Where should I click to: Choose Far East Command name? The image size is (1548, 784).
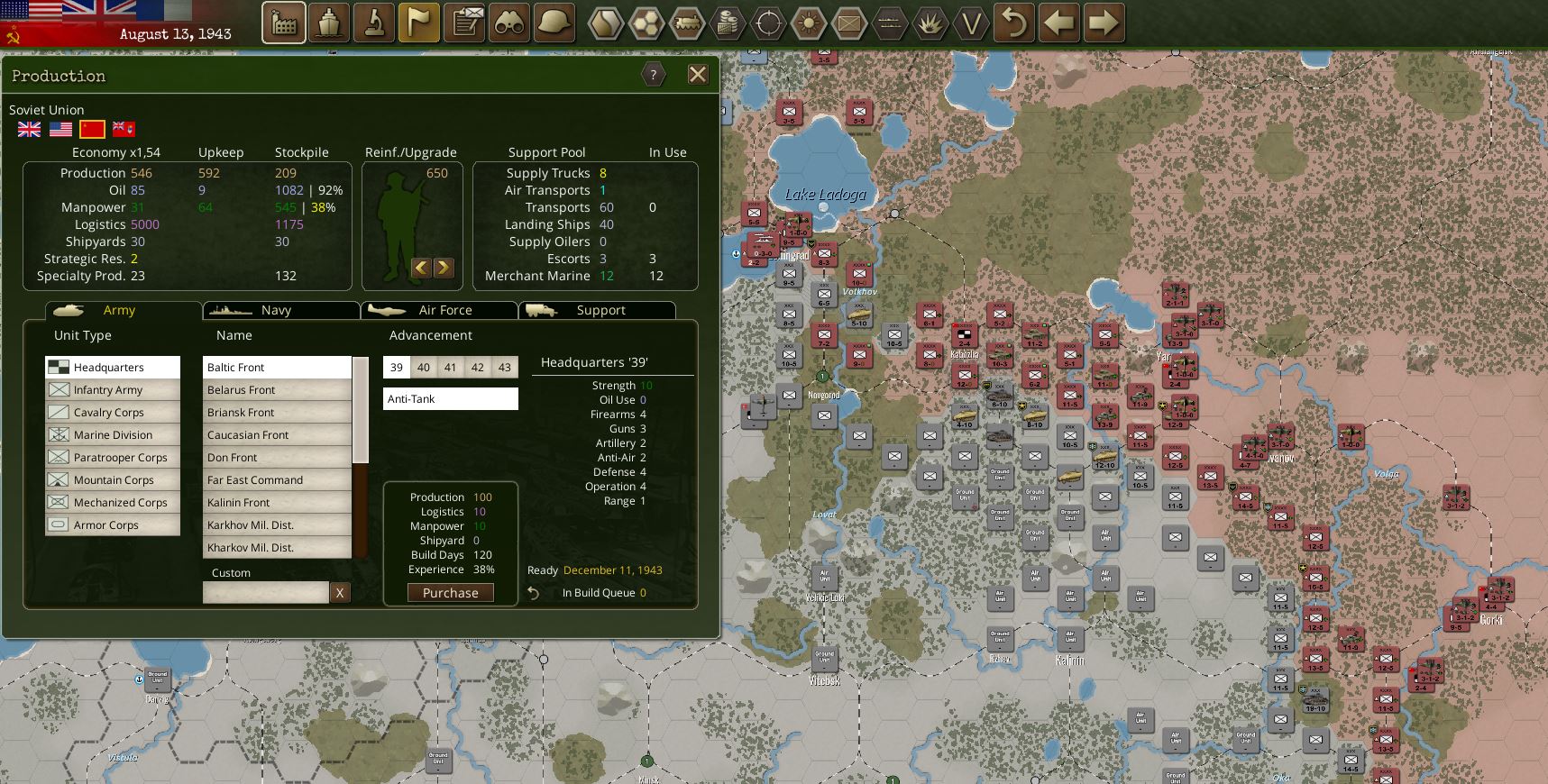pos(255,480)
